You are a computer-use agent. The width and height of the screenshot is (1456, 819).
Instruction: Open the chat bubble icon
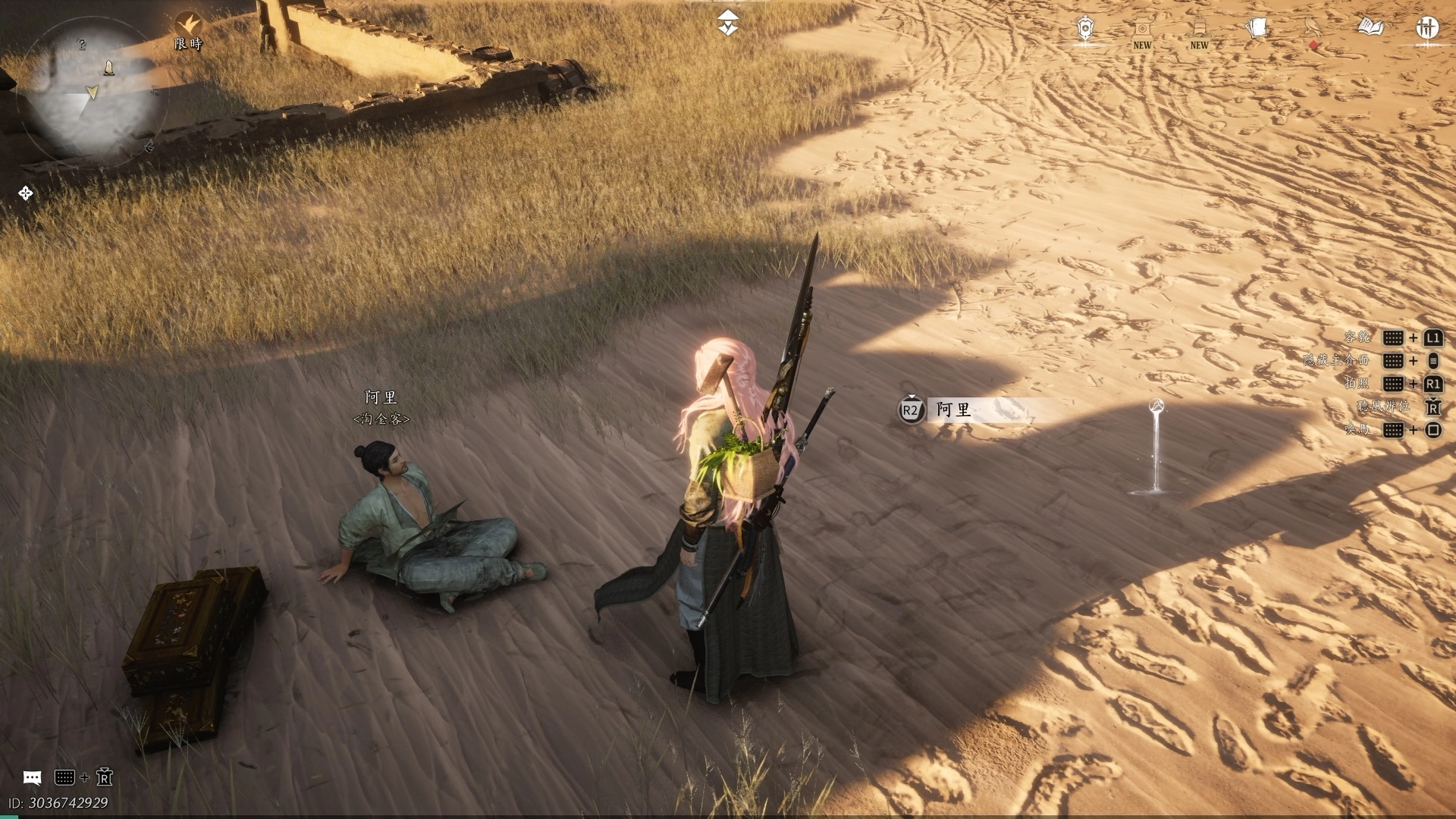pos(32,777)
